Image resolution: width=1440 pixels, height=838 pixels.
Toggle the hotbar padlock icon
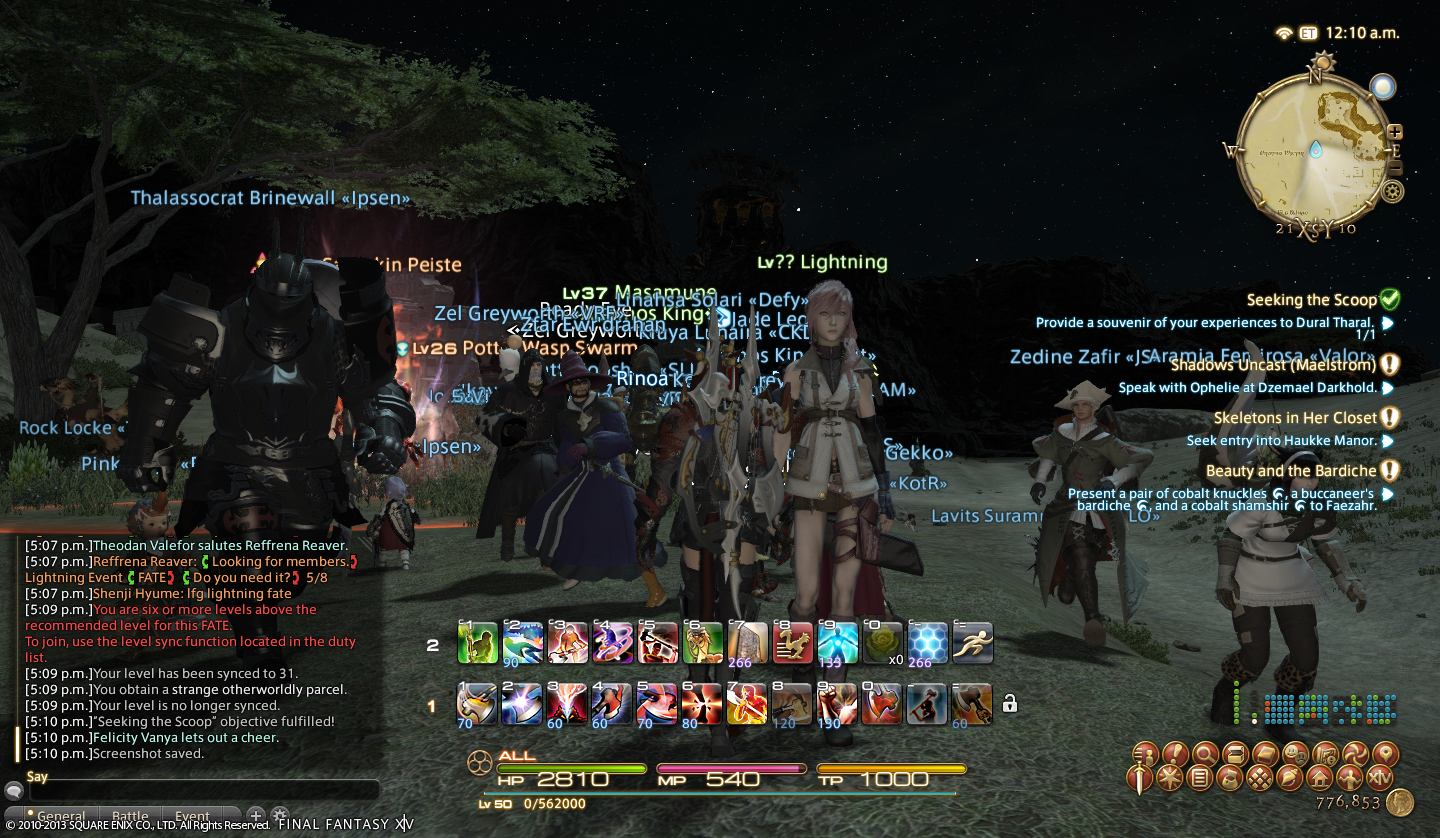pos(1010,704)
